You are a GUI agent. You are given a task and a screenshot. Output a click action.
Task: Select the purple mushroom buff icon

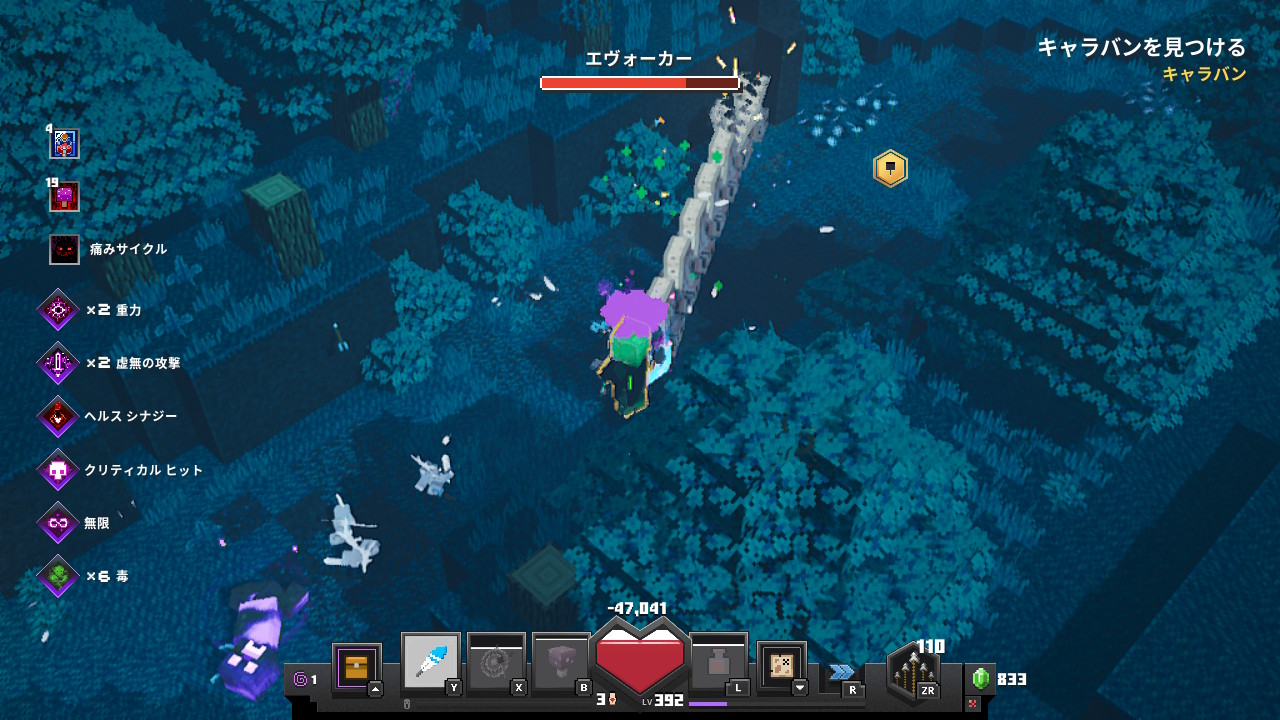click(x=64, y=196)
